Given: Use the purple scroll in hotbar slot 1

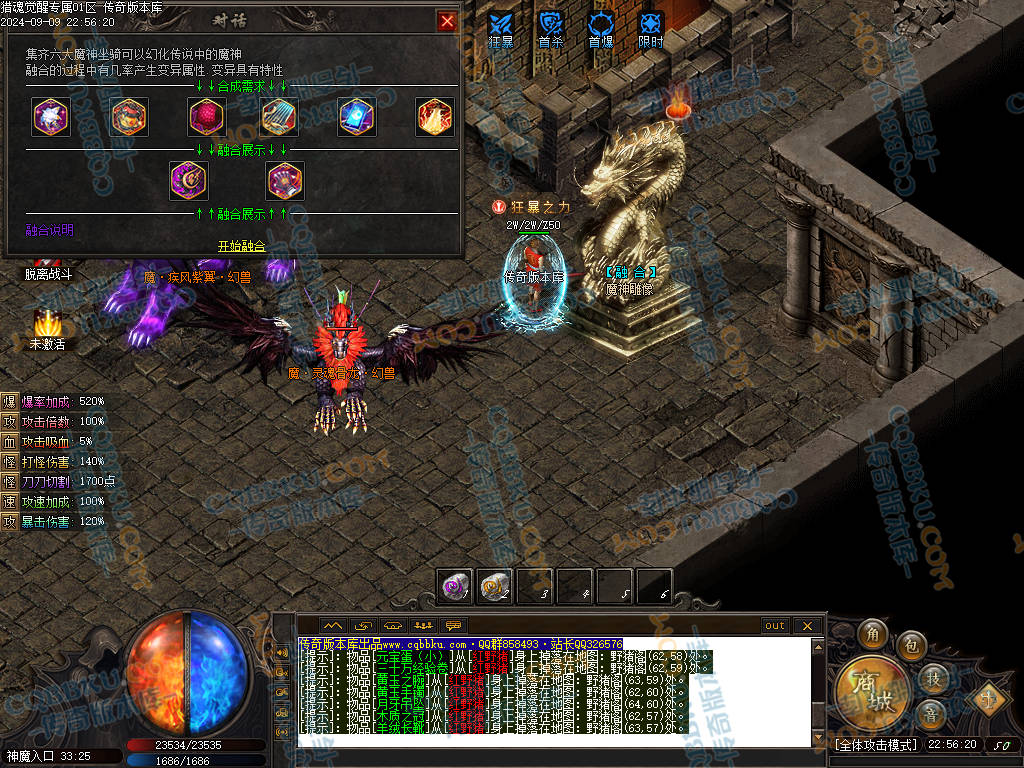Looking at the screenshot, I should click(x=456, y=587).
